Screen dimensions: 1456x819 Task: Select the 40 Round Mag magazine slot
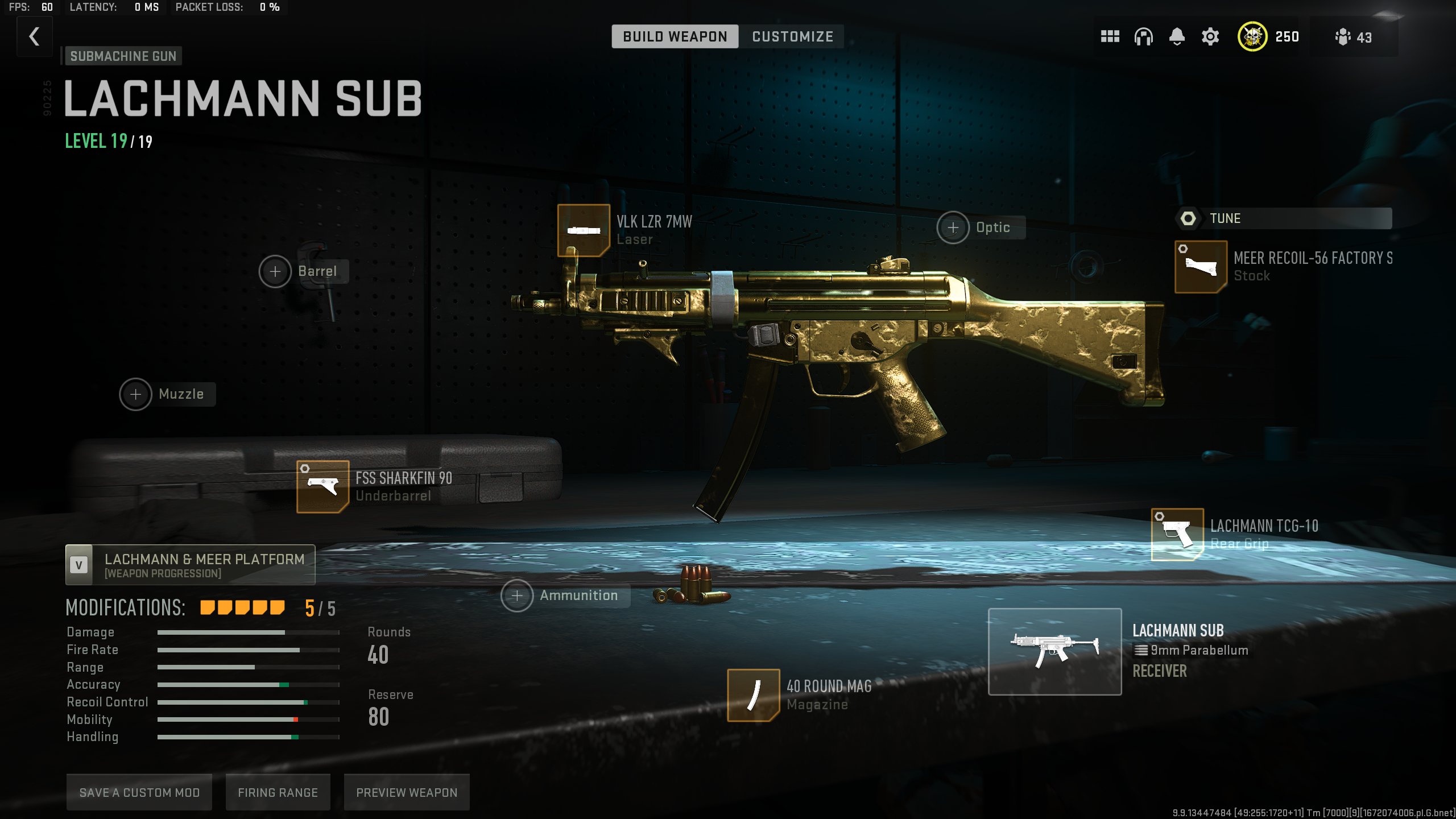(x=753, y=695)
